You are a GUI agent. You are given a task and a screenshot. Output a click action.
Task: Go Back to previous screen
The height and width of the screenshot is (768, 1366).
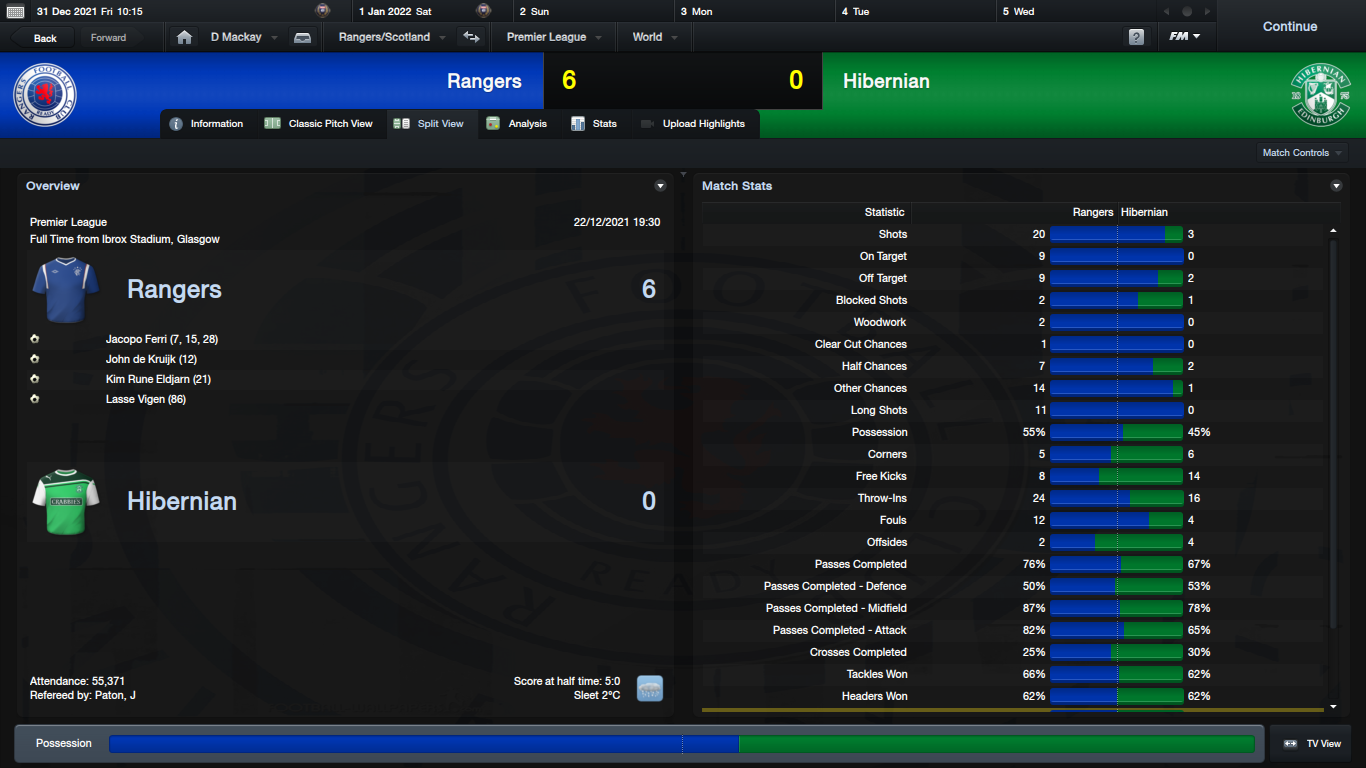pyautogui.click(x=45, y=38)
